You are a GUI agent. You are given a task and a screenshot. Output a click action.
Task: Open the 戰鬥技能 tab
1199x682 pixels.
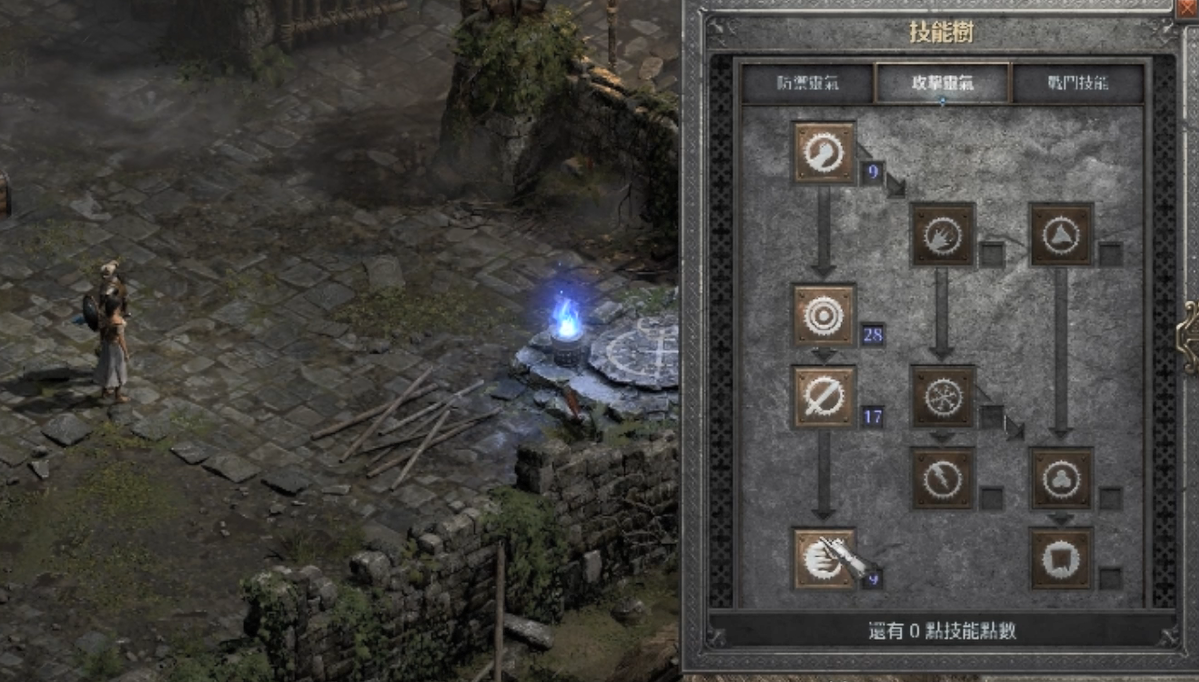coord(1078,83)
